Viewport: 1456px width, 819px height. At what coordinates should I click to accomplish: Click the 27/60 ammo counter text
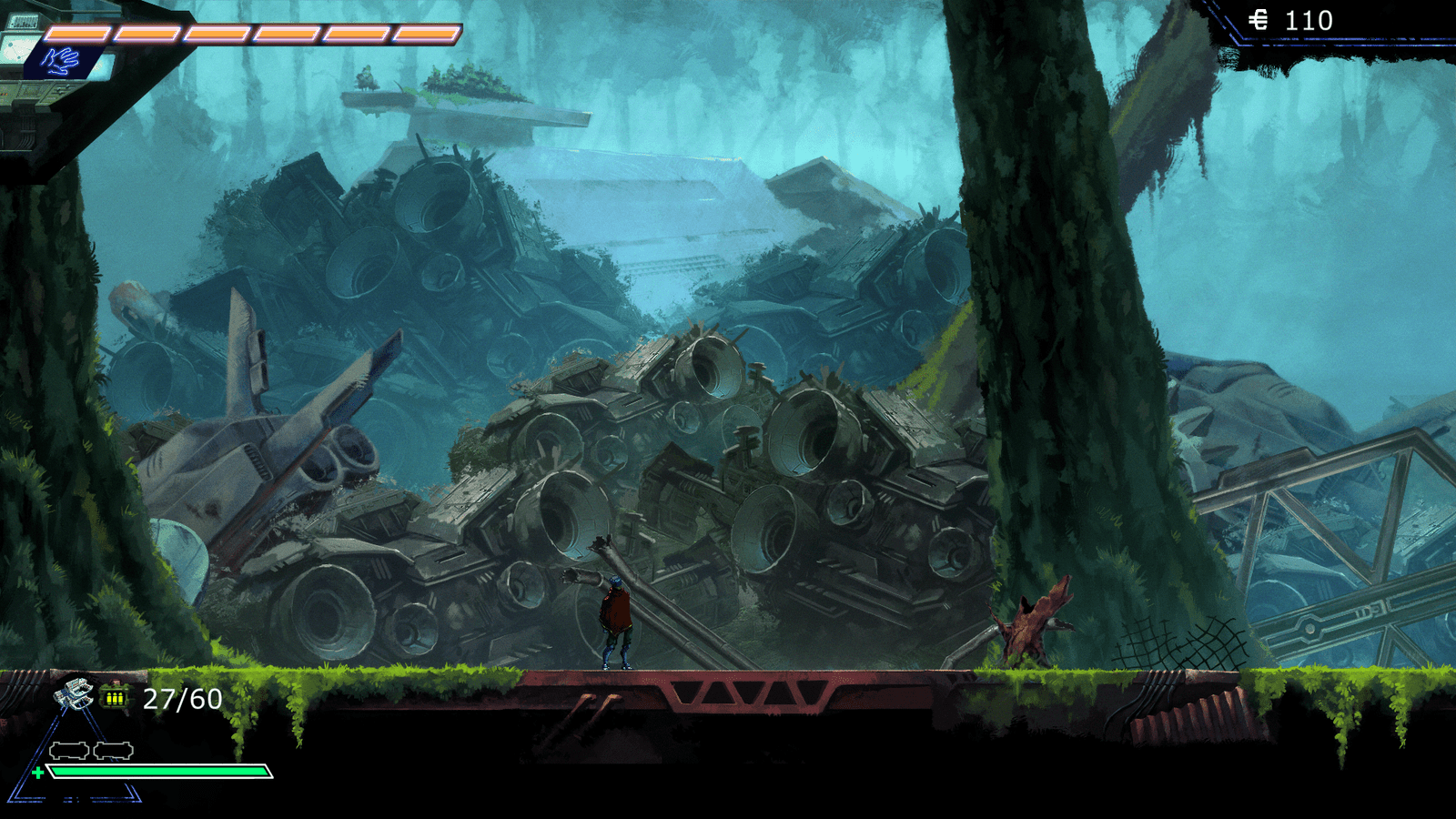[x=182, y=699]
